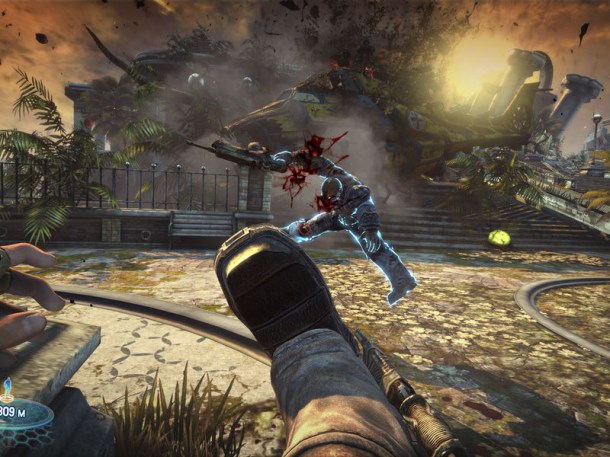Click the objective waypoint figure icon
This screenshot has width=610, height=457.
pyautogui.click(x=10, y=386)
